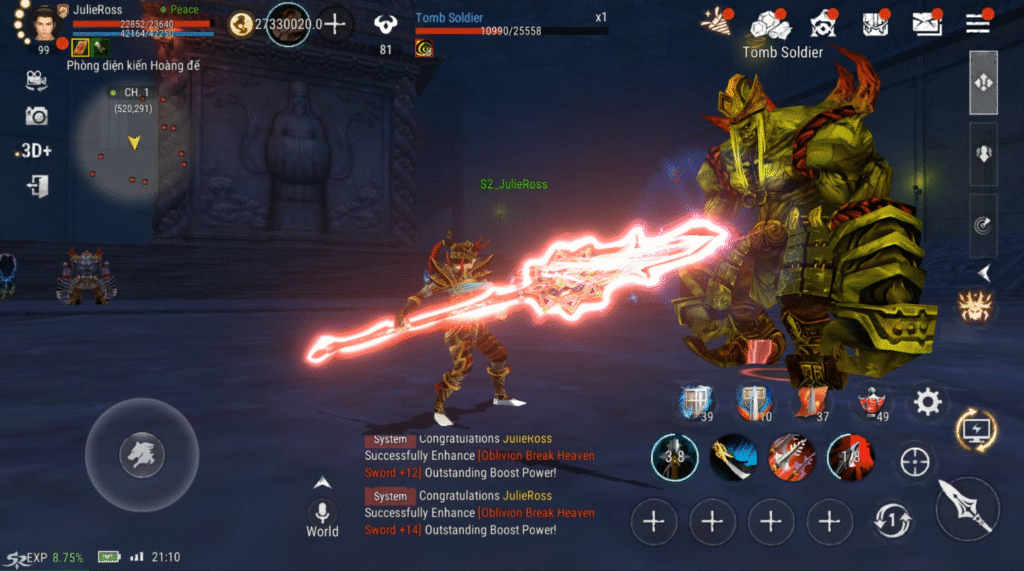The image size is (1024, 571).
Task: Exit the dungeon via door icon
Action: tap(38, 186)
